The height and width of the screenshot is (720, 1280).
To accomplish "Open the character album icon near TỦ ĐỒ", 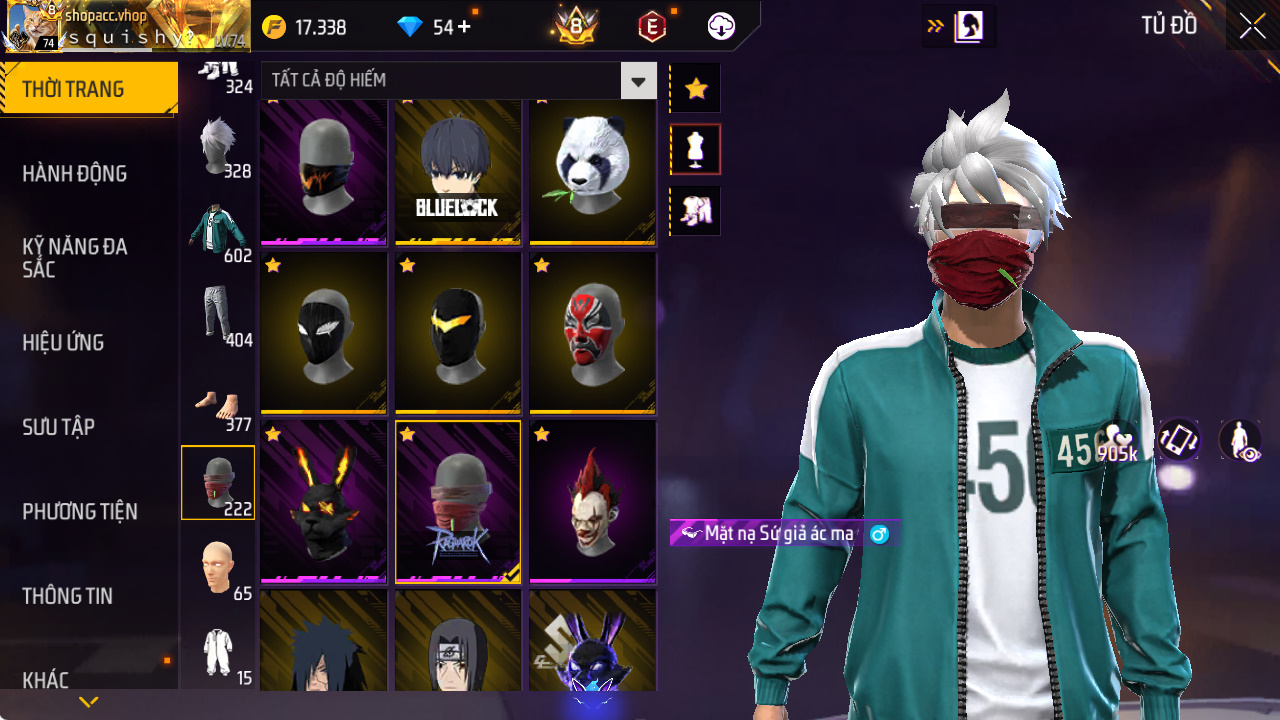I will point(967,25).
